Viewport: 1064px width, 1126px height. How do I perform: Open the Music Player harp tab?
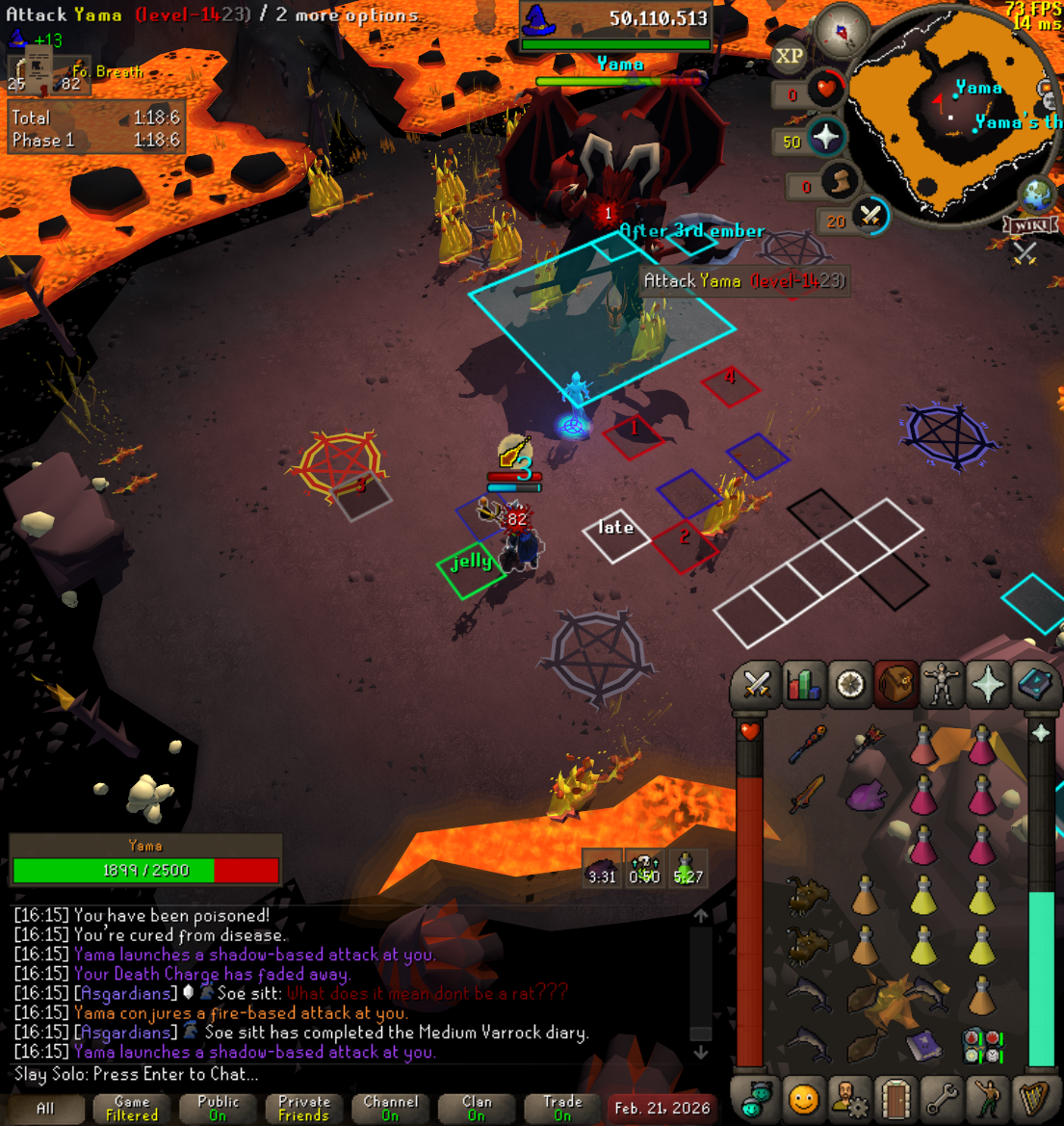coord(1034,1098)
